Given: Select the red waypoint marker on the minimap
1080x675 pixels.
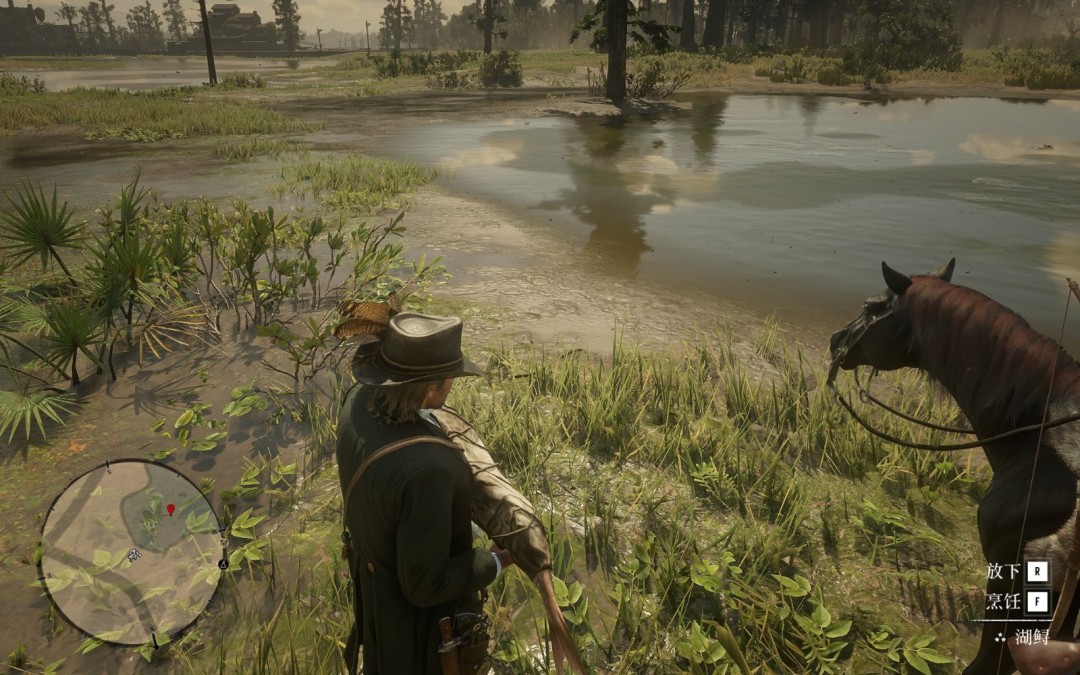Looking at the screenshot, I should [170, 510].
